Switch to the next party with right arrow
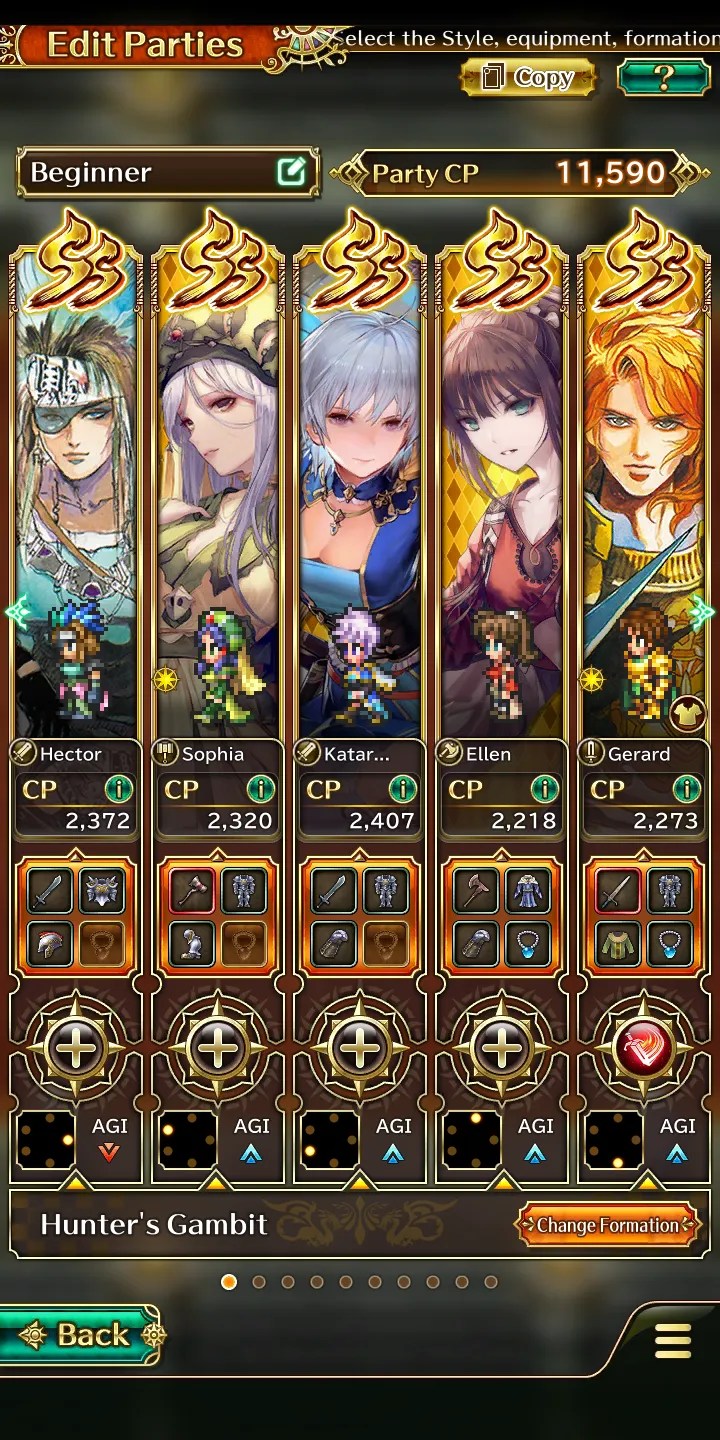This screenshot has width=720, height=1440. point(704,611)
